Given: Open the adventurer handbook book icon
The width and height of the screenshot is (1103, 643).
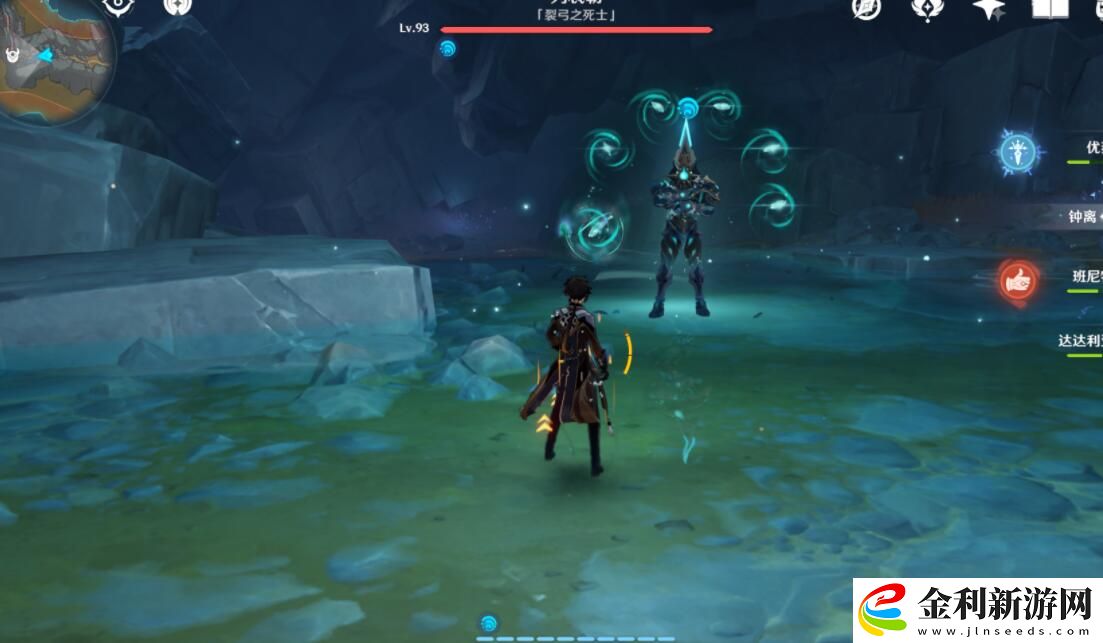Looking at the screenshot, I should [x=1049, y=9].
